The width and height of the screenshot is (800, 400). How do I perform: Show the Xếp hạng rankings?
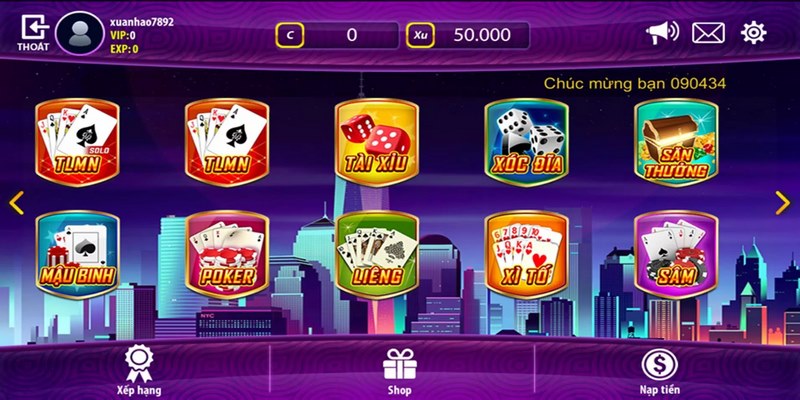pyautogui.click(x=137, y=370)
